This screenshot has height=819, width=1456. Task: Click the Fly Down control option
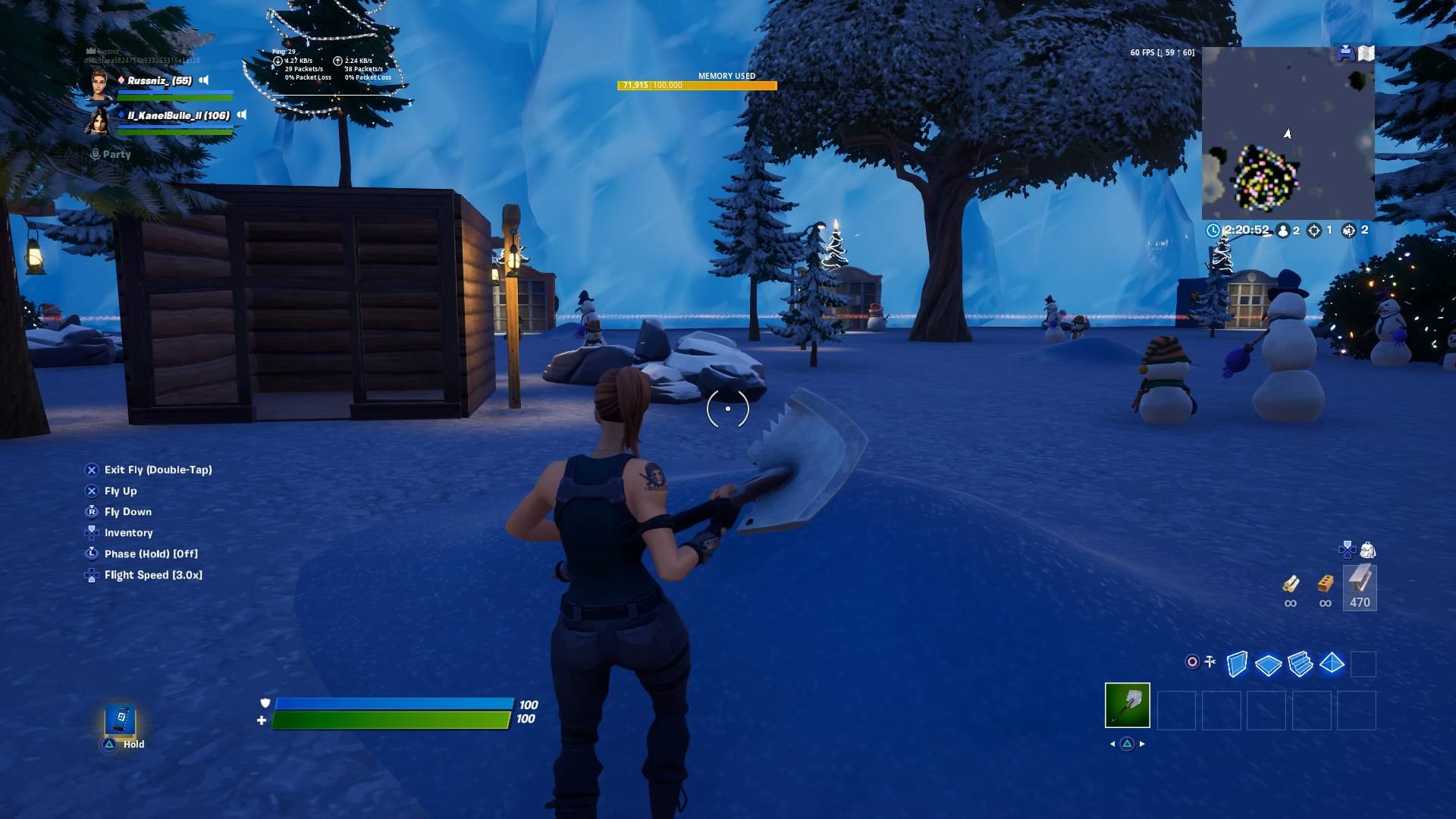click(x=127, y=512)
